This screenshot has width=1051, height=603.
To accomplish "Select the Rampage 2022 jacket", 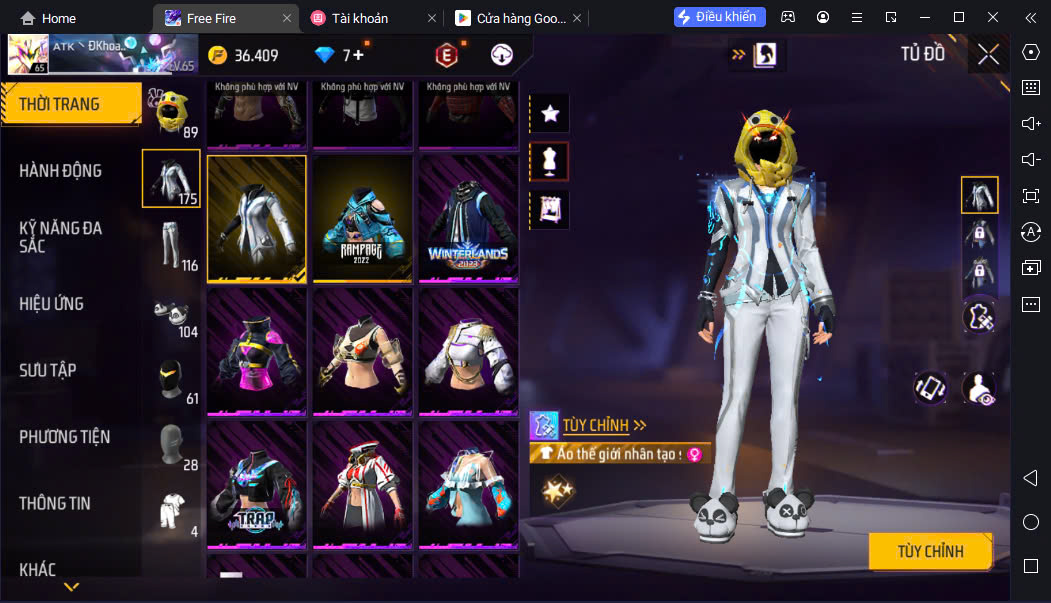I will [x=363, y=219].
